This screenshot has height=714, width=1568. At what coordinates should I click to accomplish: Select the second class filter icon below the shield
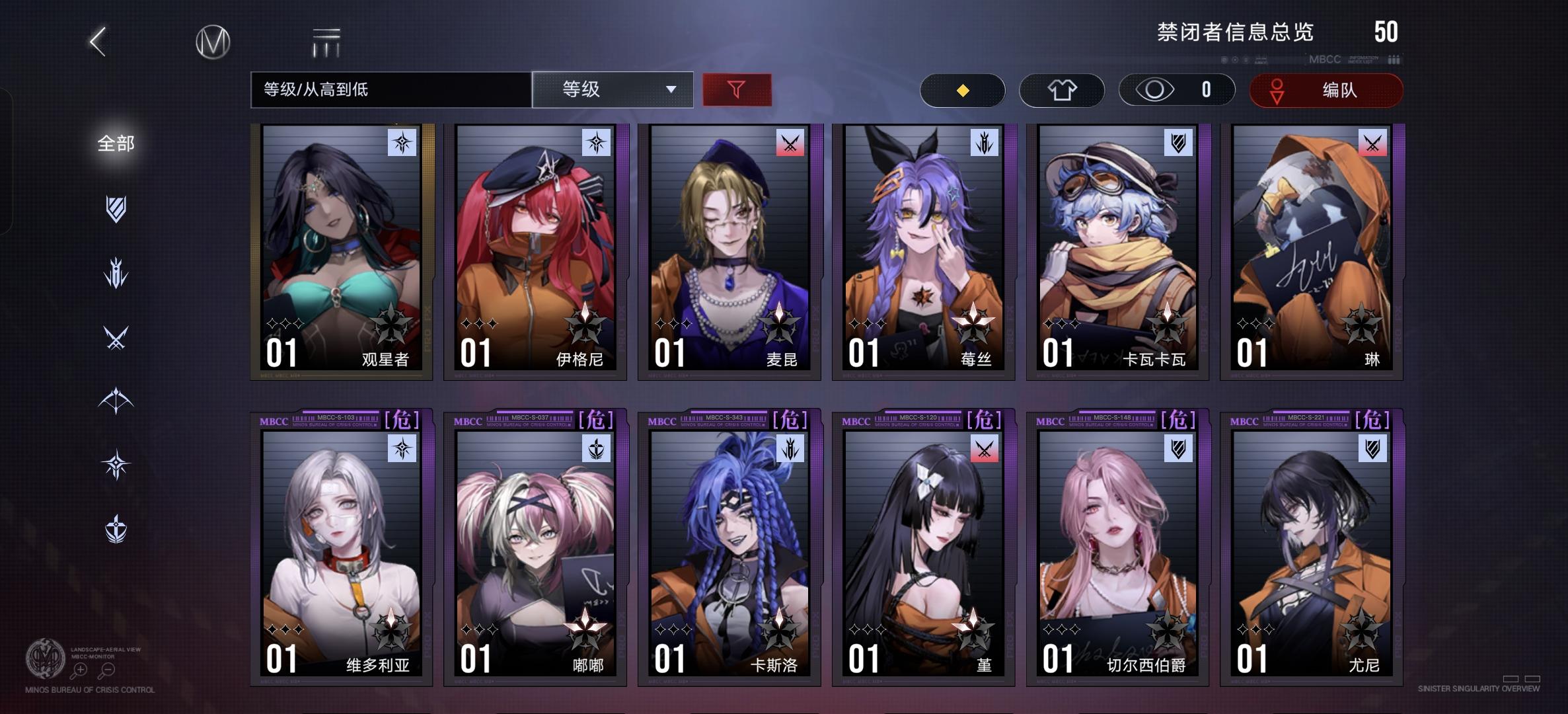point(116,271)
